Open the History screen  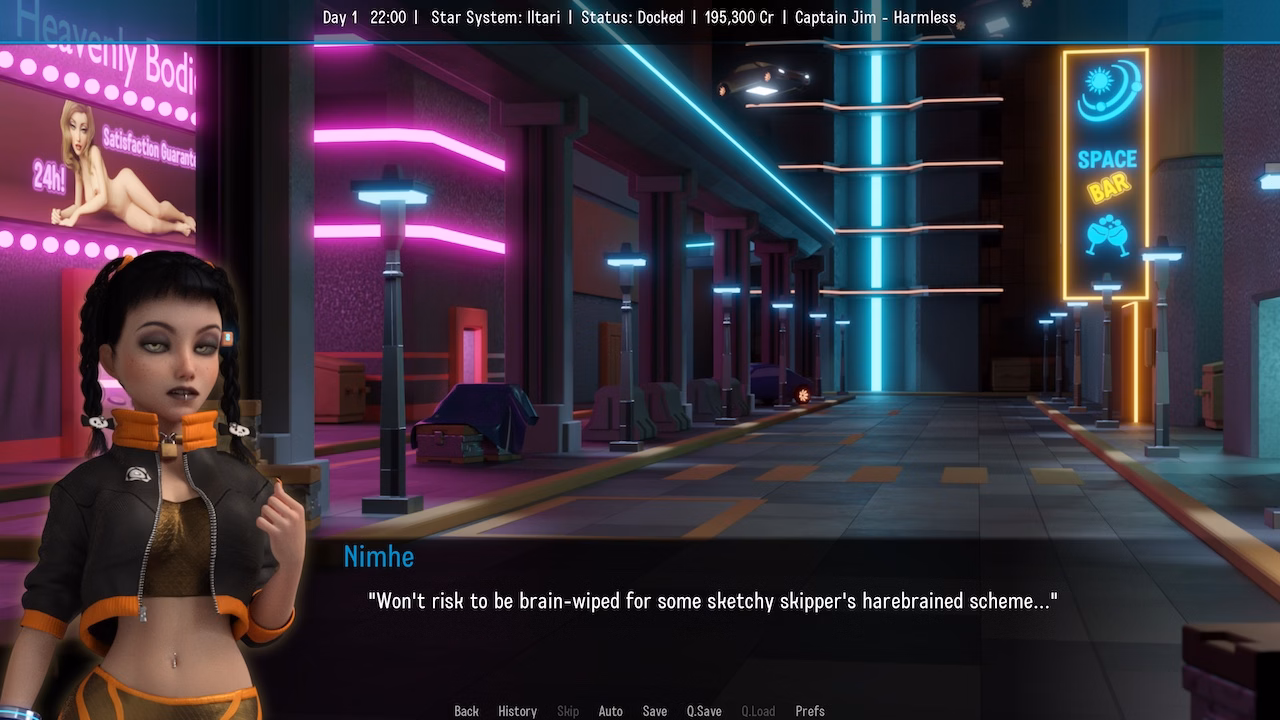pyautogui.click(x=517, y=710)
